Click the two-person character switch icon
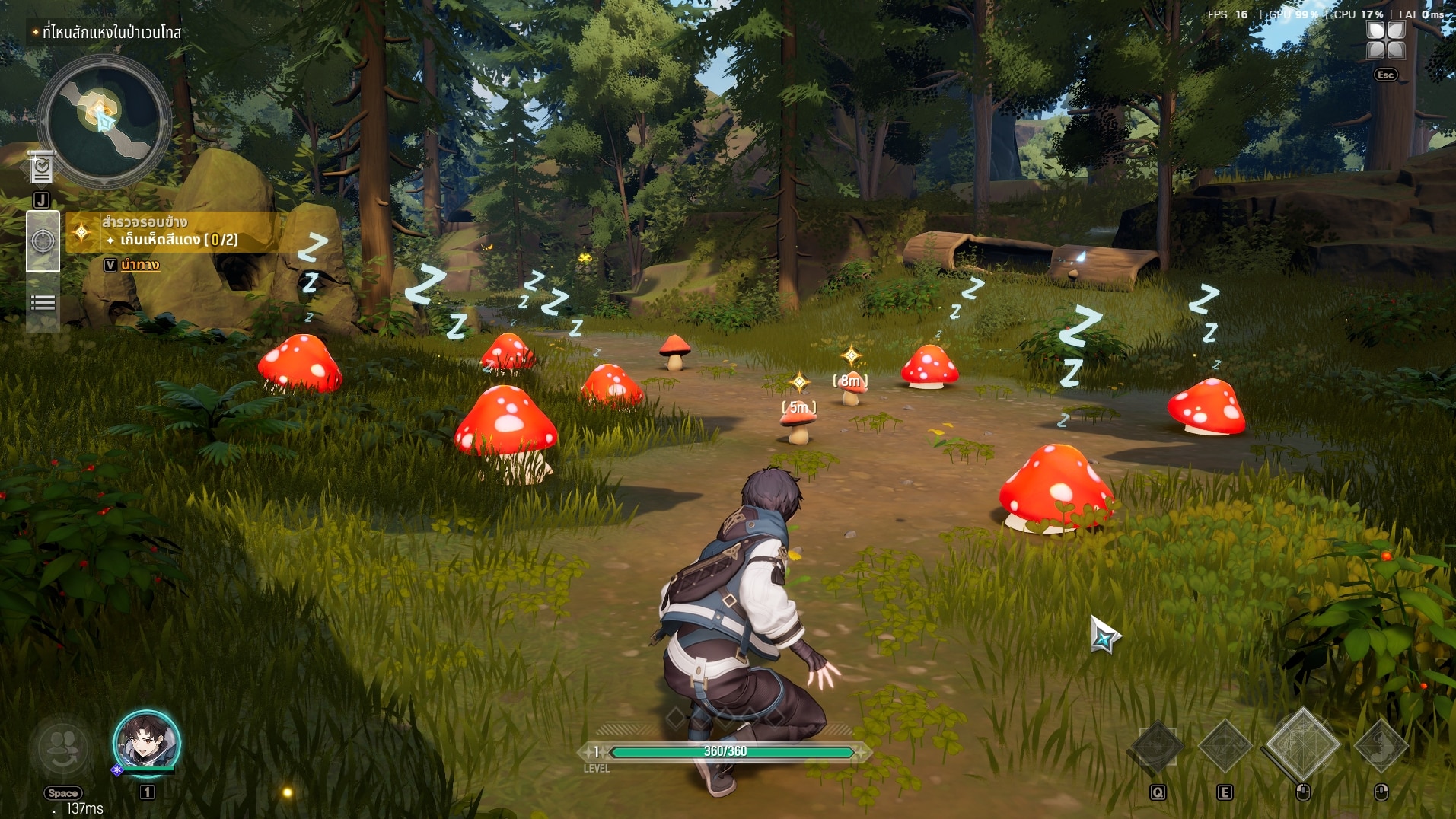Image resolution: width=1456 pixels, height=819 pixels. pyautogui.click(x=62, y=748)
